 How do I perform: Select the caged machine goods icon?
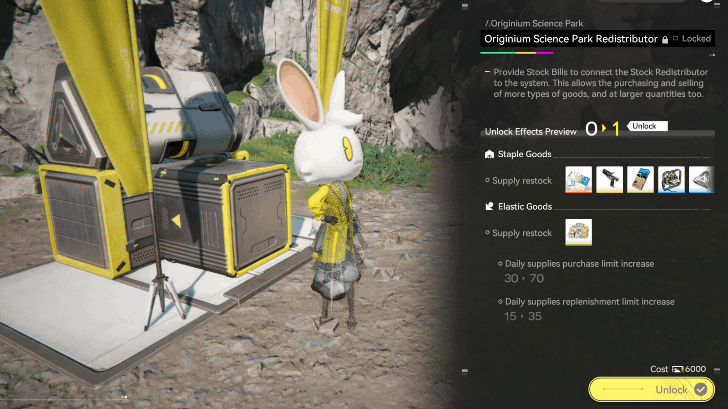coord(671,179)
